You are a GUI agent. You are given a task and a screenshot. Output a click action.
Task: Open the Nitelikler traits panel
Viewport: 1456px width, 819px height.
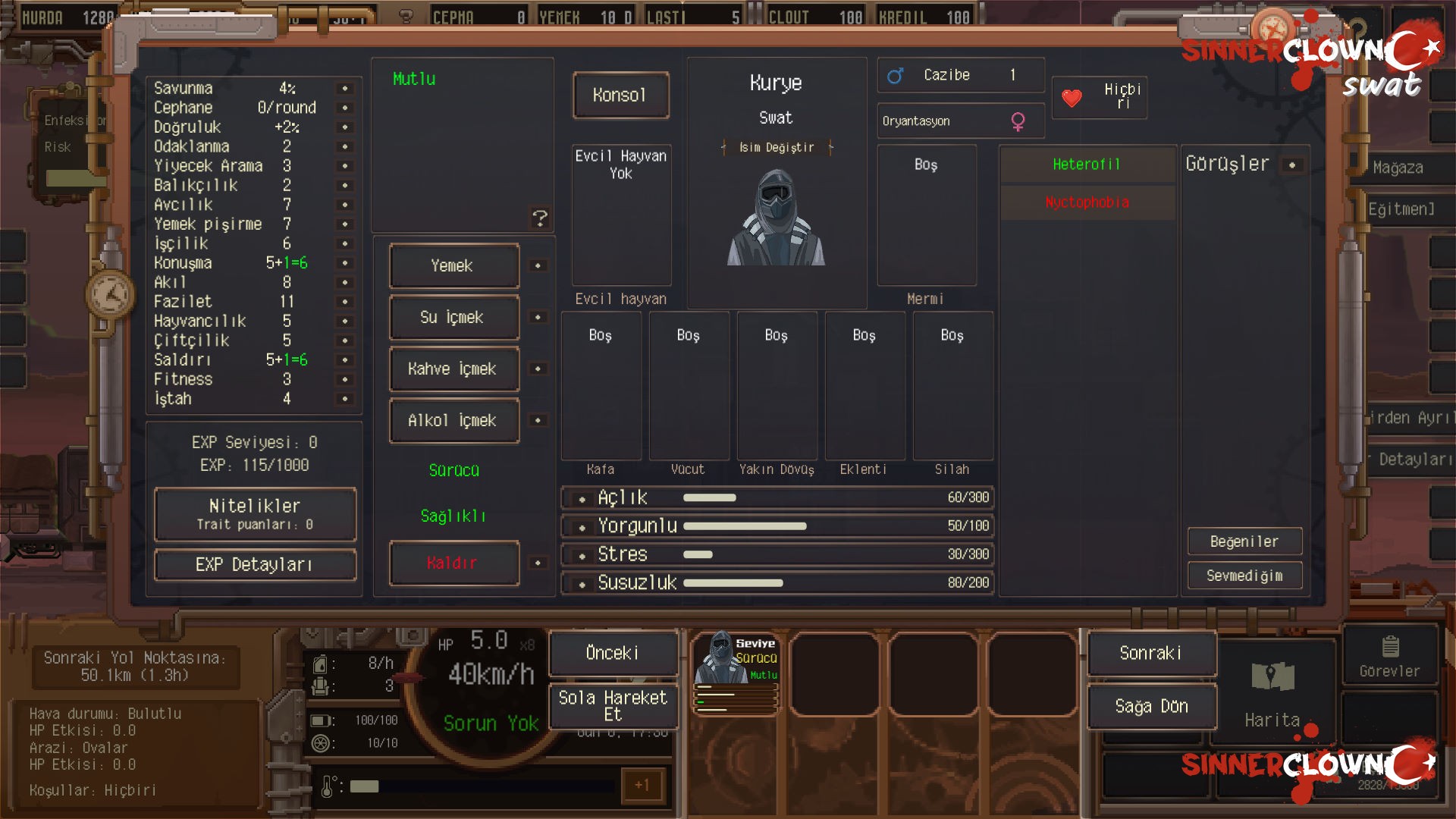pos(255,514)
